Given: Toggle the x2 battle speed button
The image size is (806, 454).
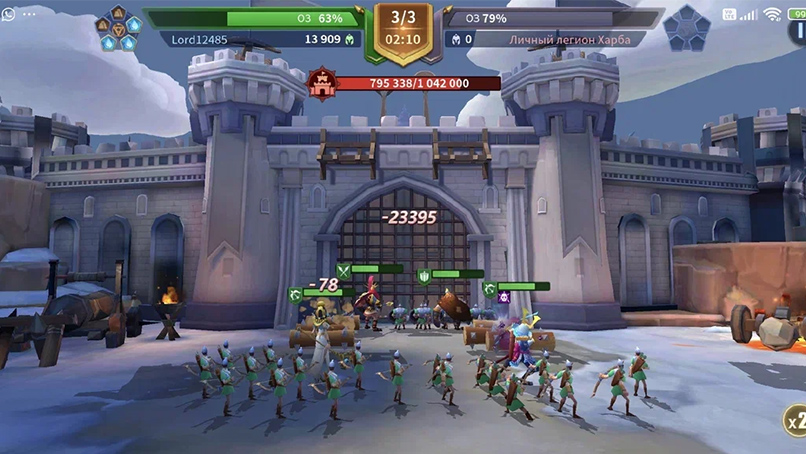Looking at the screenshot, I should [794, 421].
